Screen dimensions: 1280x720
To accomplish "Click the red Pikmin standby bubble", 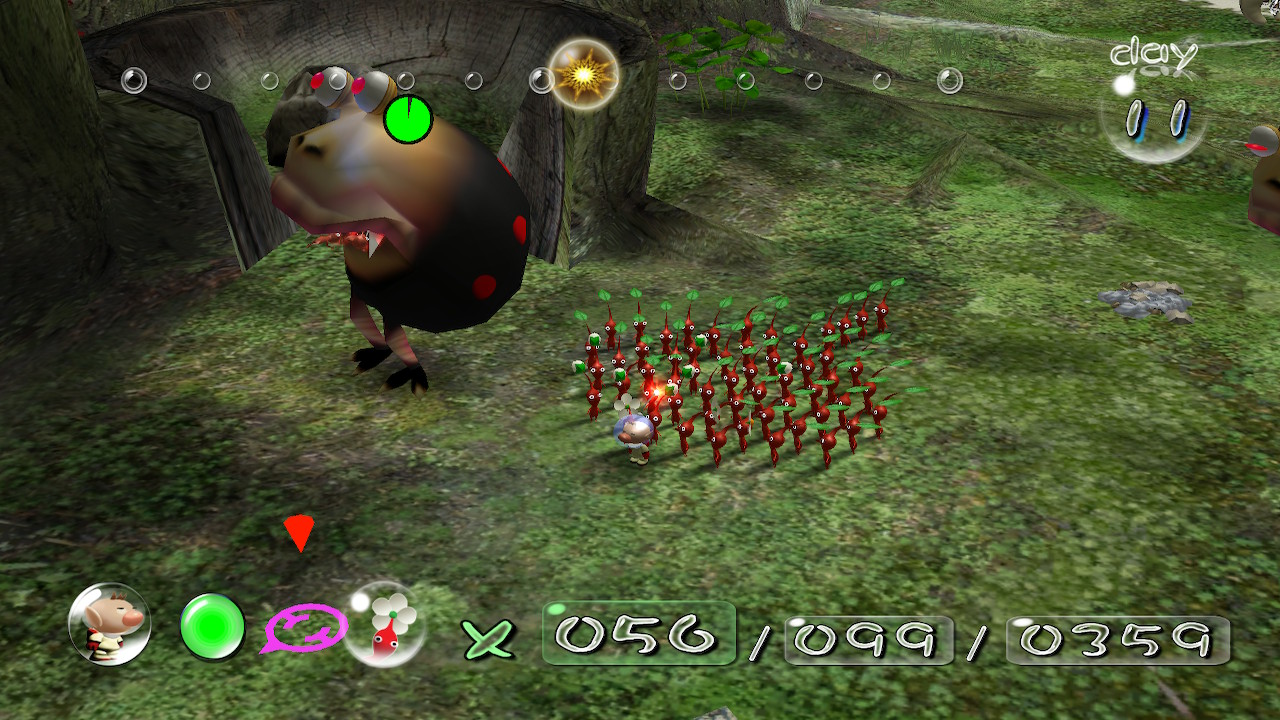I will pyautogui.click(x=385, y=625).
